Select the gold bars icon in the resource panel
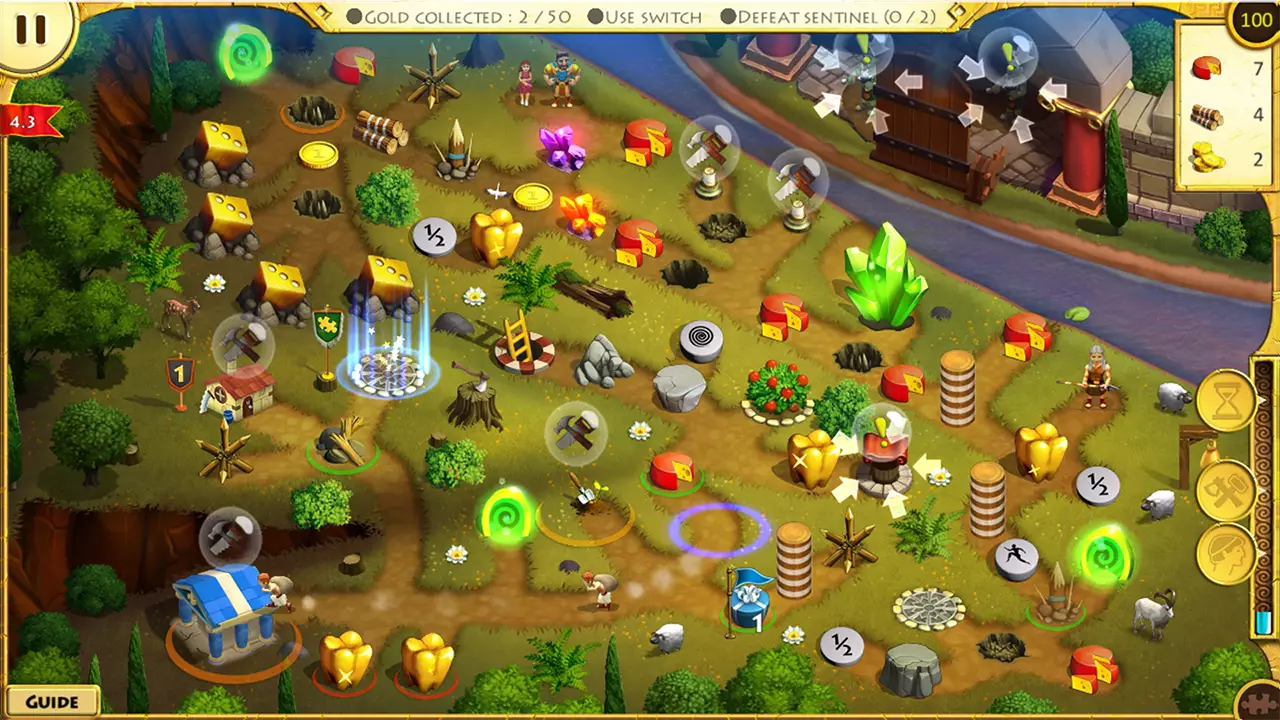The image size is (1280, 720). 1205,155
